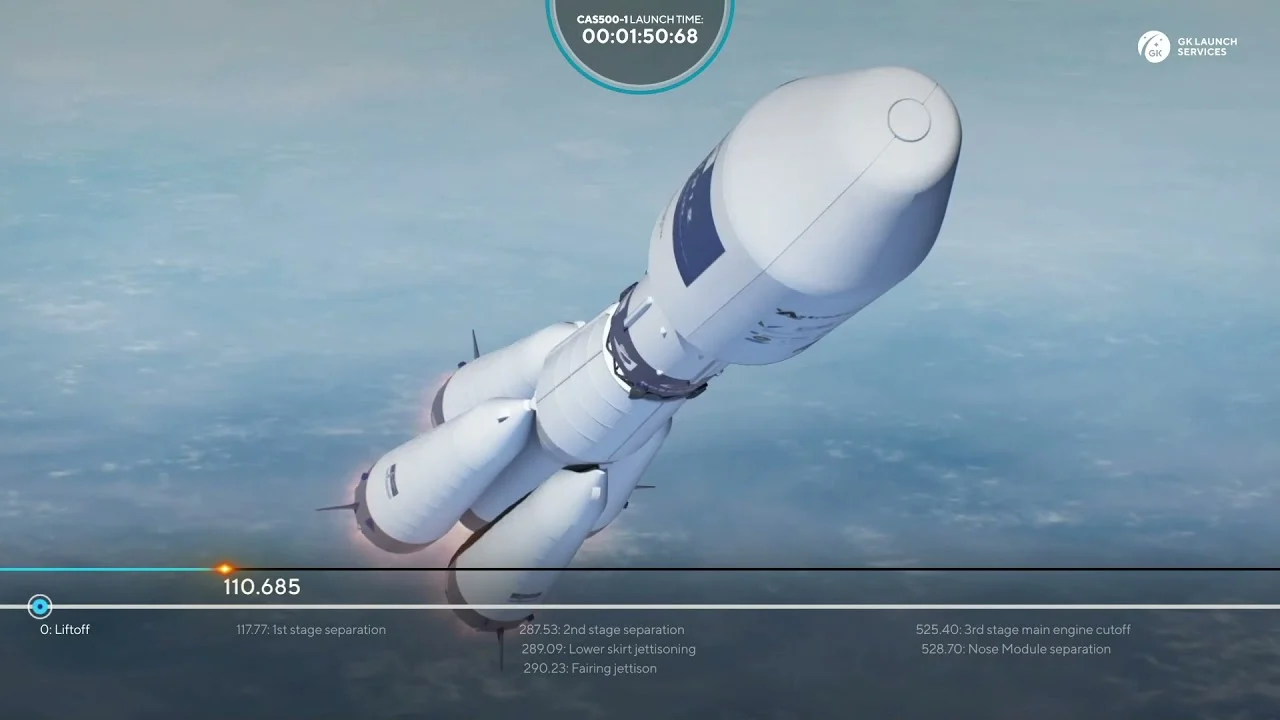1280x720 pixels.
Task: Open the GK Launch Services logo
Action: coord(1187,47)
